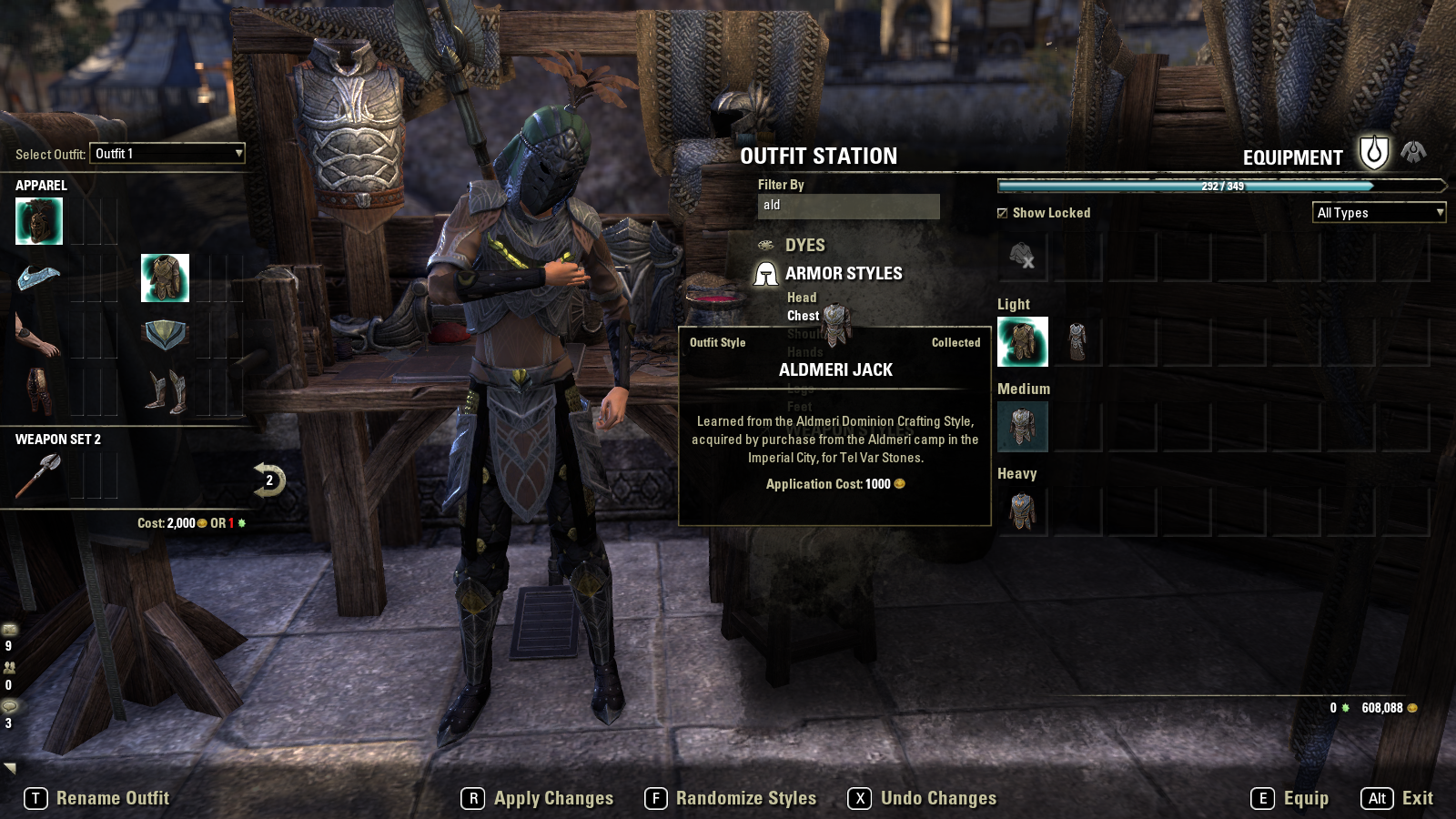Randomize the outfit styles
Image resolution: width=1456 pixels, height=819 pixels.
pyautogui.click(x=731, y=798)
